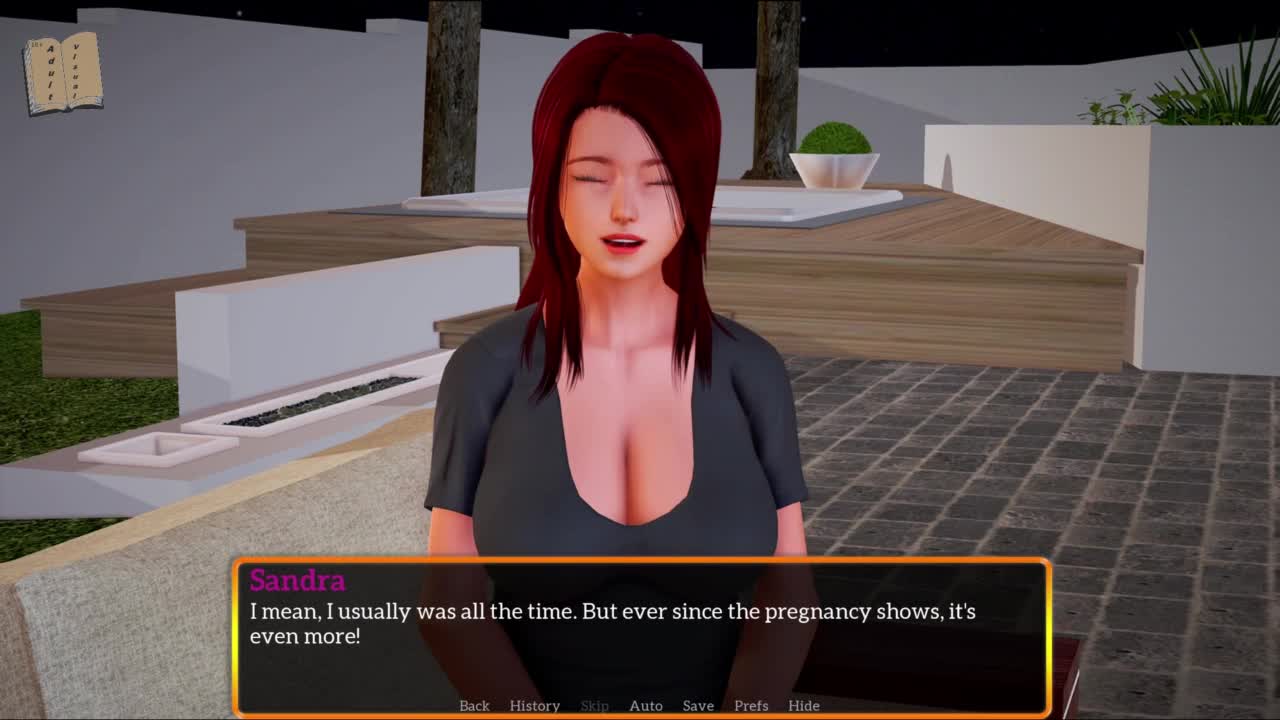The image size is (1280, 720).
Task: Turn on Auto advance mode
Action: pyautogui.click(x=645, y=705)
